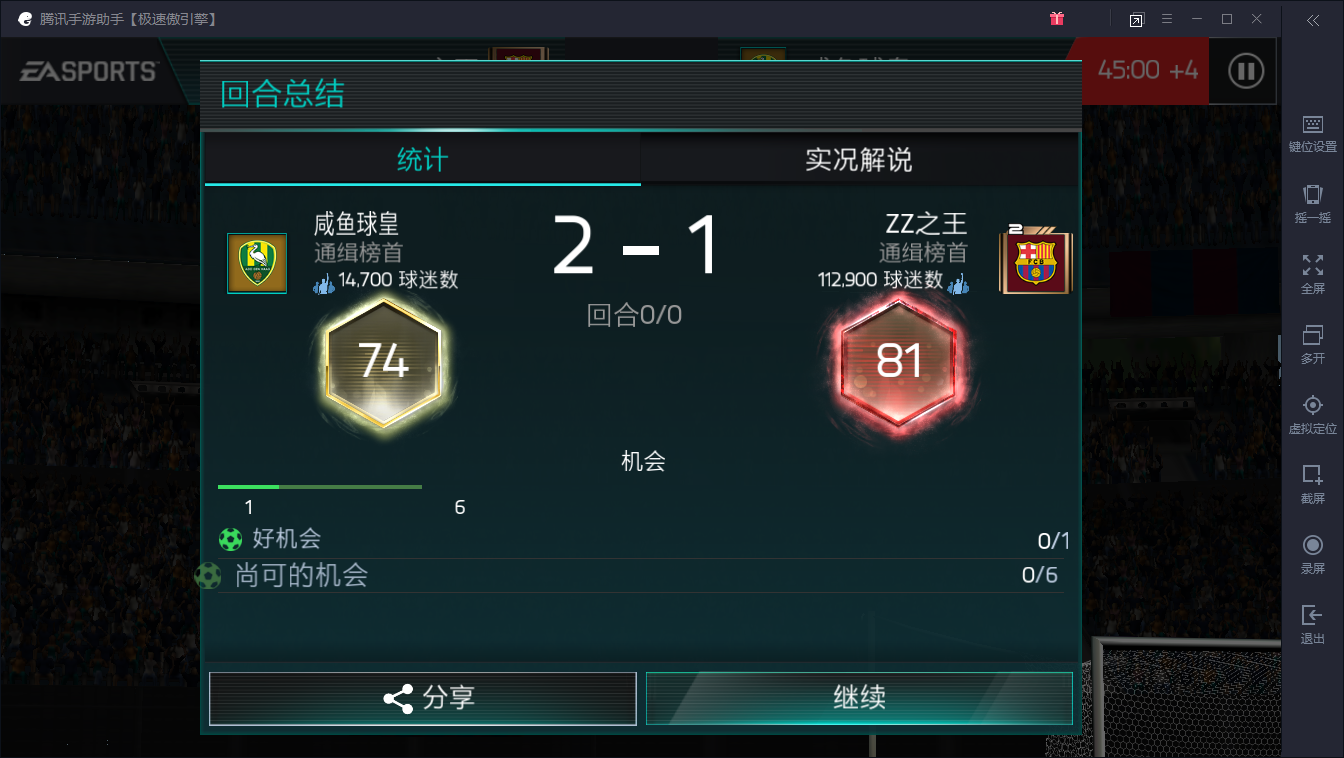
Task: Open the hamburger menu in the titlebar
Action: coord(1166,18)
